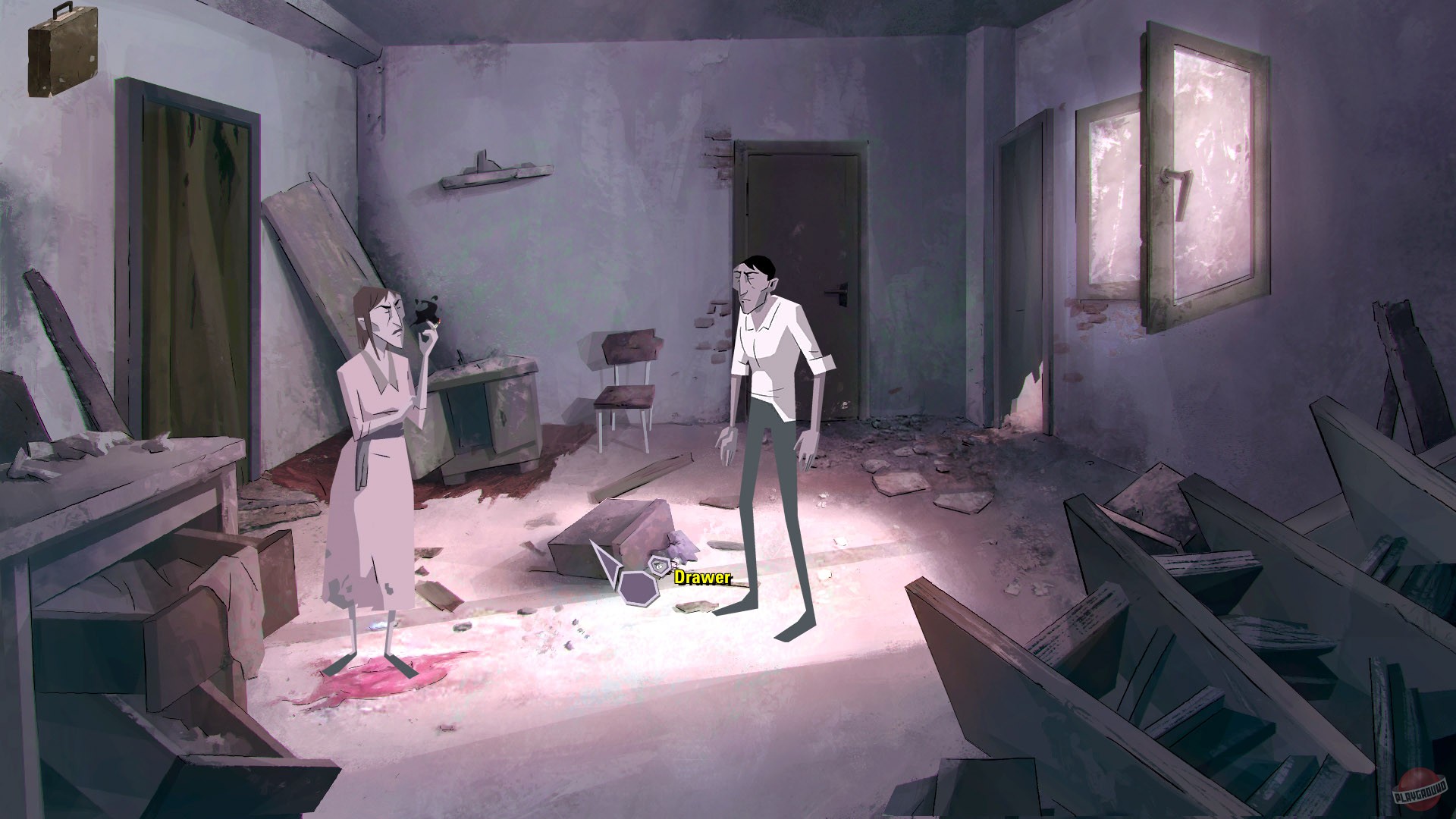Open the tall door in the right corner
Screen dimensions: 1456x819
(1027, 265)
